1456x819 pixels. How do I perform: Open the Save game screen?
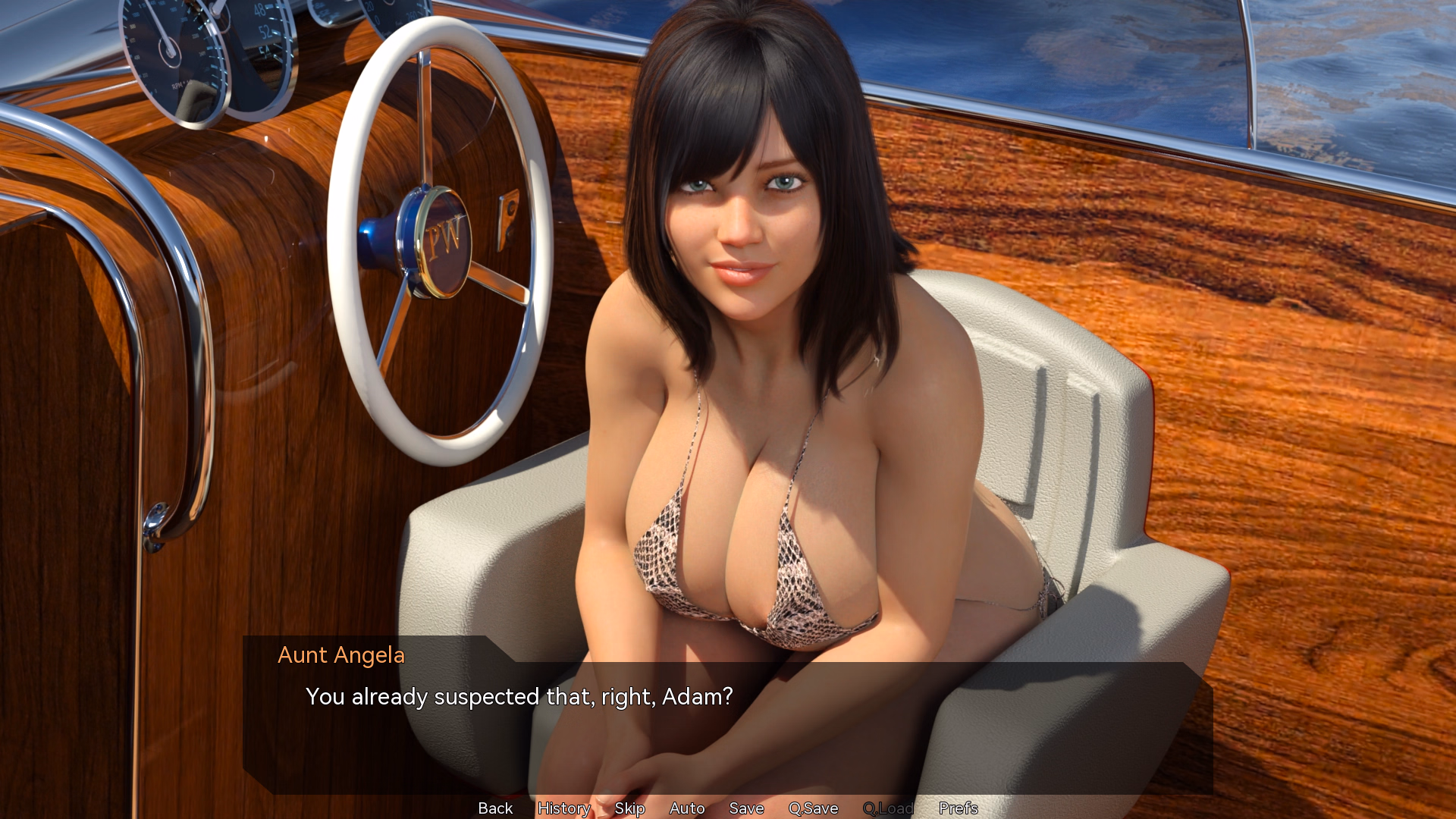tap(746, 808)
